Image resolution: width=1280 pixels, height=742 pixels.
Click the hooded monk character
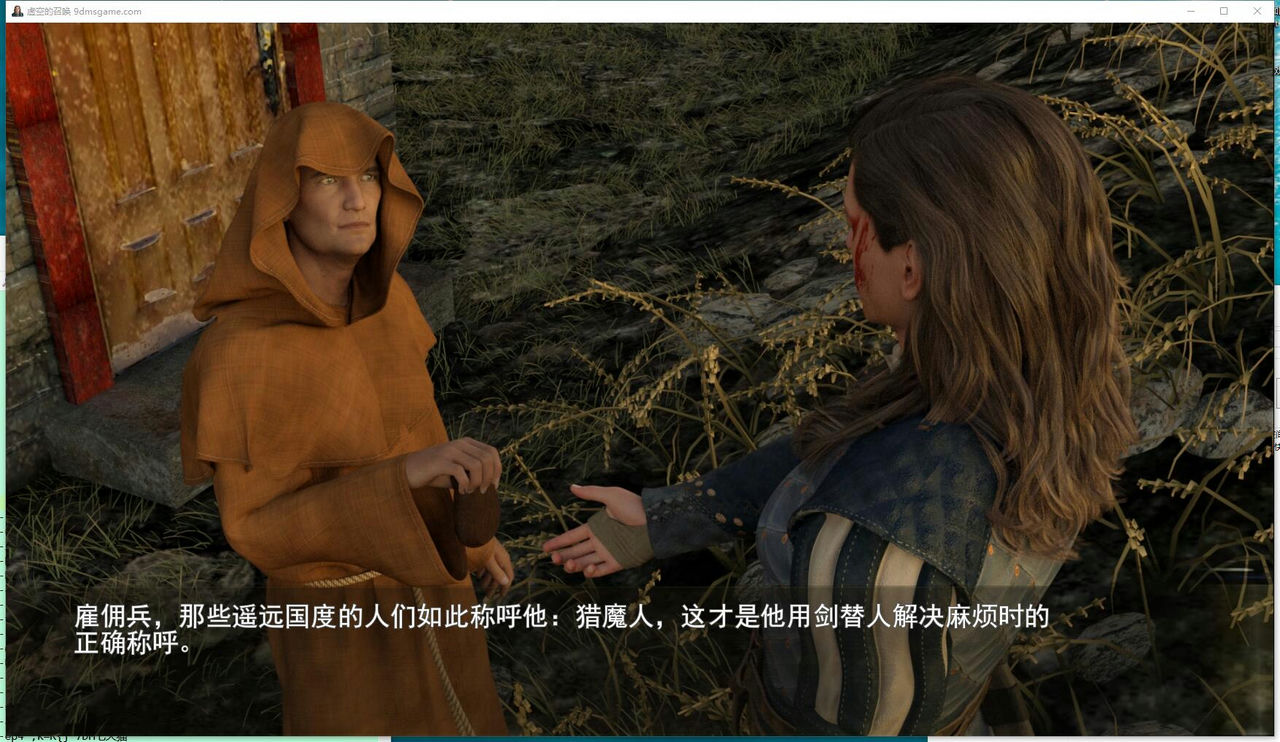click(320, 350)
